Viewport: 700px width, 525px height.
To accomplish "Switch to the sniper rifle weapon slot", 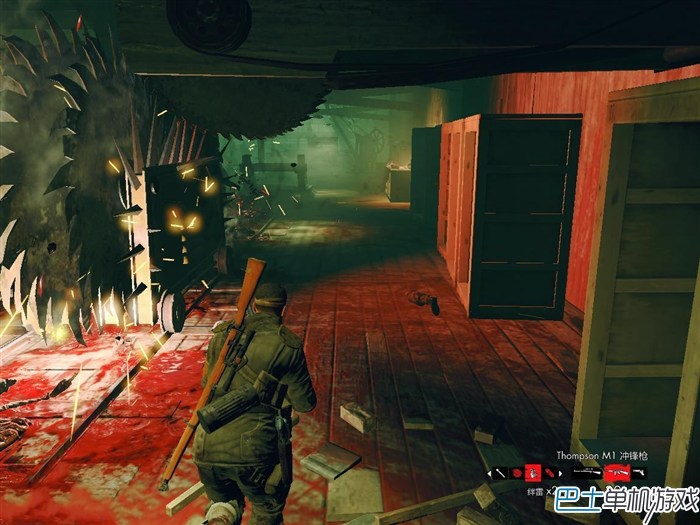I will coord(586,472).
